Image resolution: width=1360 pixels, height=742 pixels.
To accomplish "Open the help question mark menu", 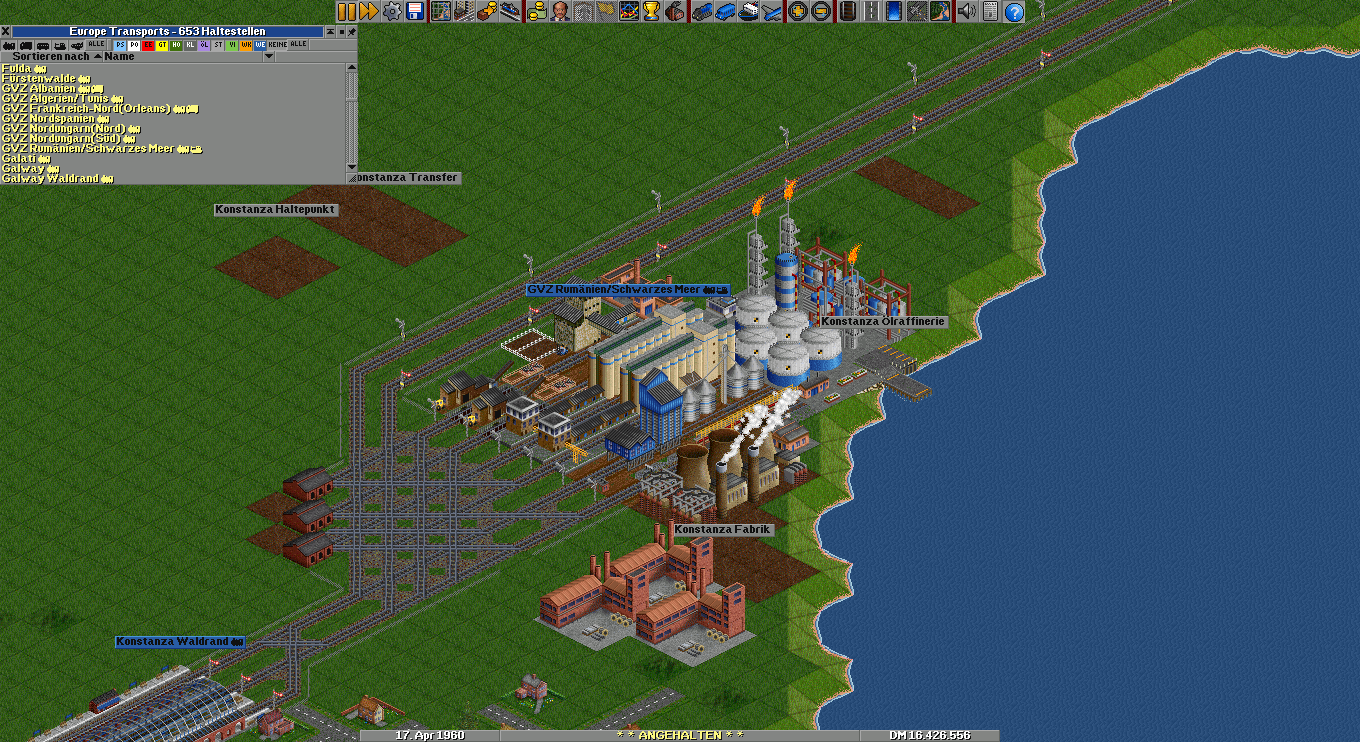I will pos(1014,11).
